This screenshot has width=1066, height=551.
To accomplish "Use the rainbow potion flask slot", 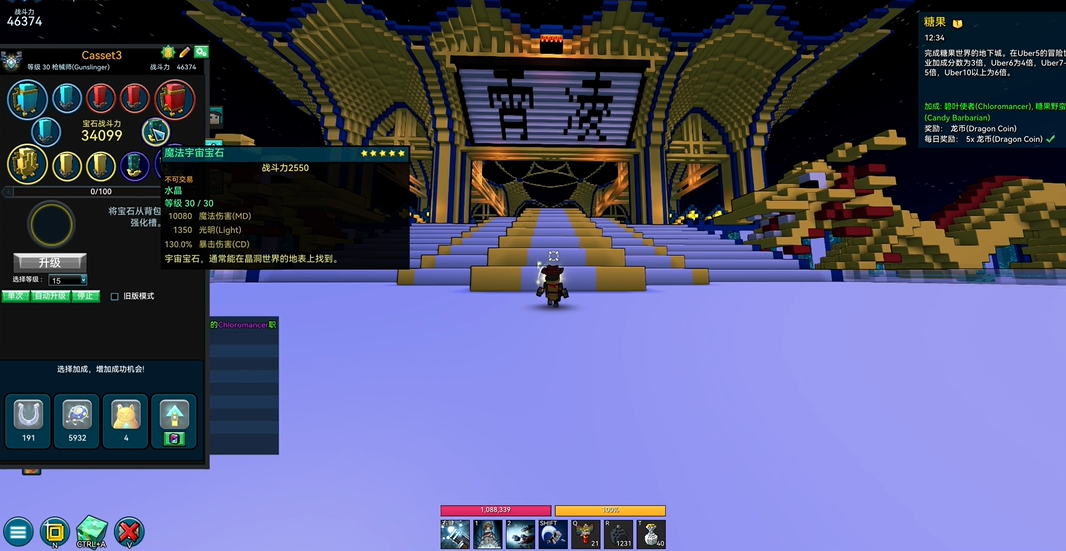I will (x=585, y=534).
